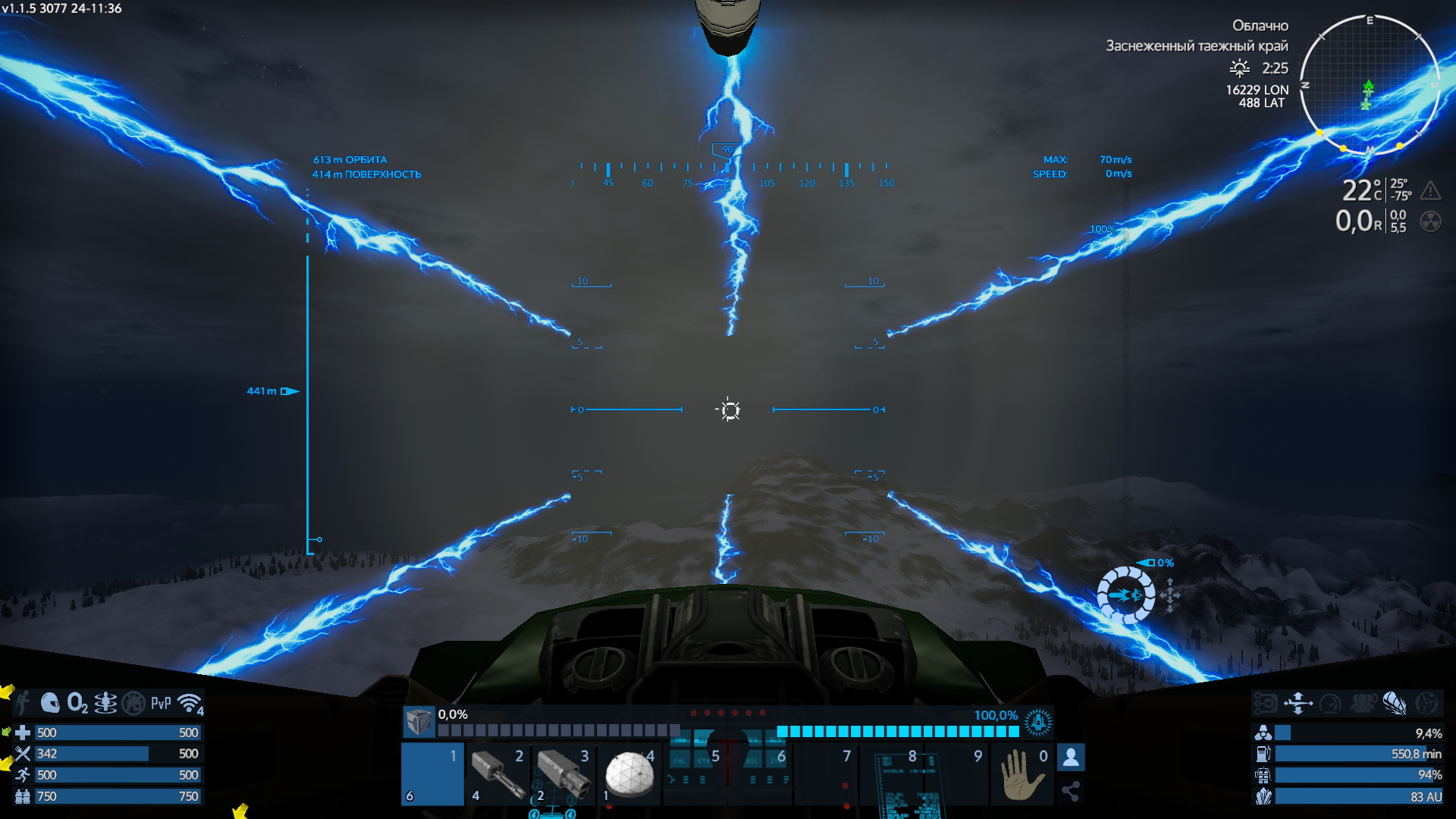Click the O2 oxygen status icon
This screenshot has width=1456, height=819.
[x=77, y=703]
